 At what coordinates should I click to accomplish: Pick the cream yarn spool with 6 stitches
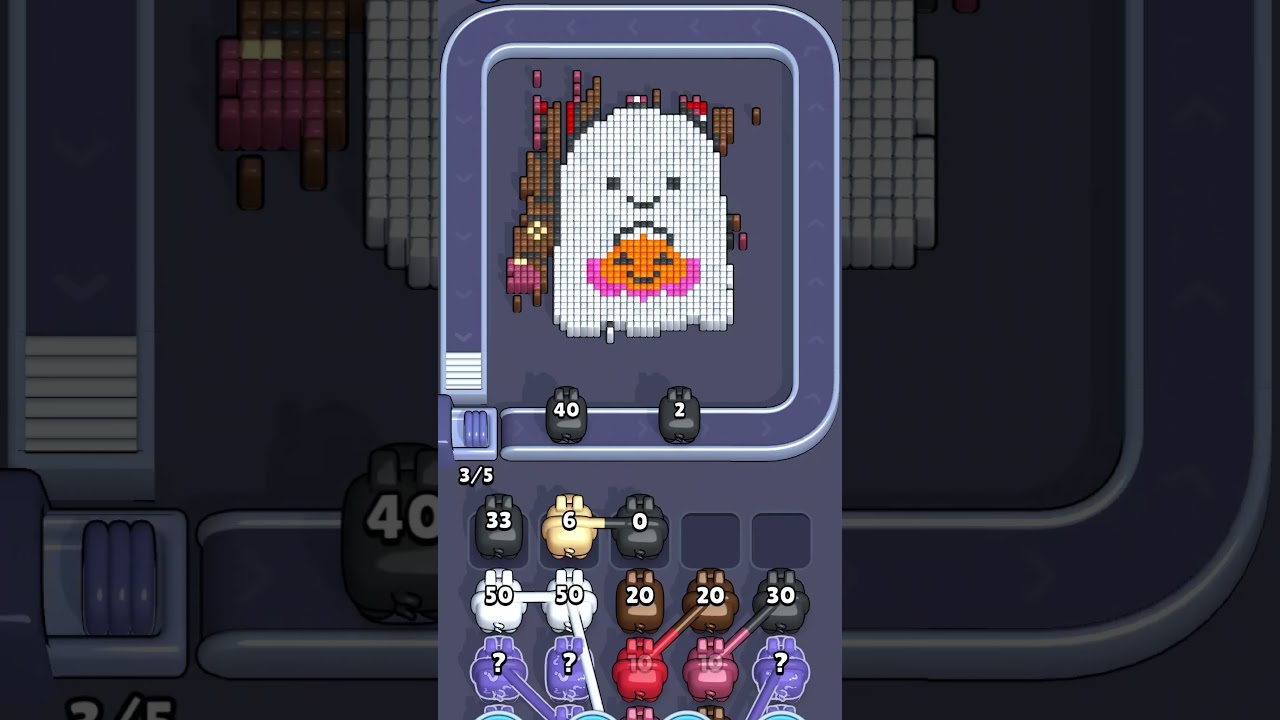point(567,520)
